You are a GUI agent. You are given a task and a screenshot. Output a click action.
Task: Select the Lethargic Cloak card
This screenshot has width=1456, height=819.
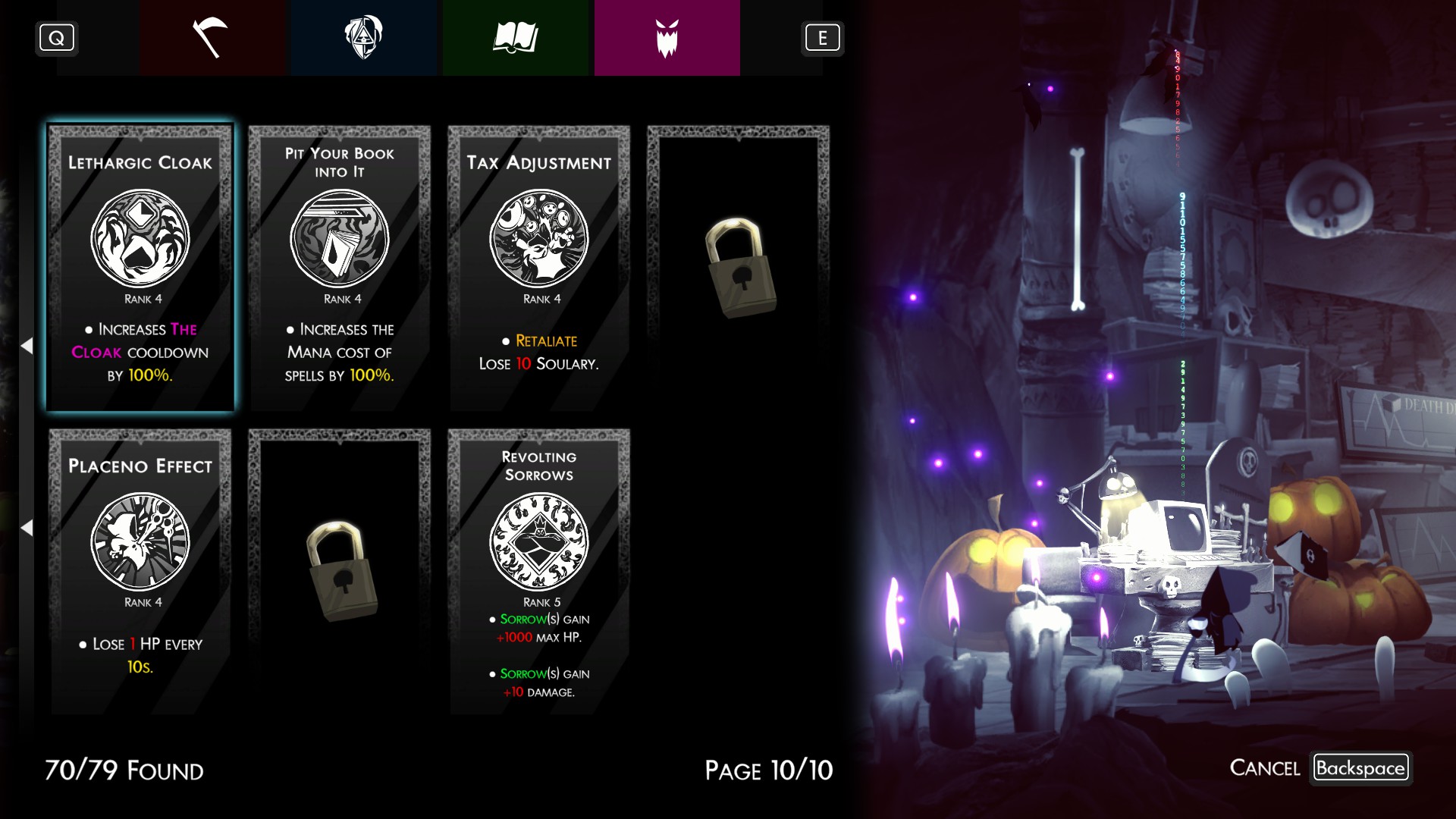click(141, 268)
